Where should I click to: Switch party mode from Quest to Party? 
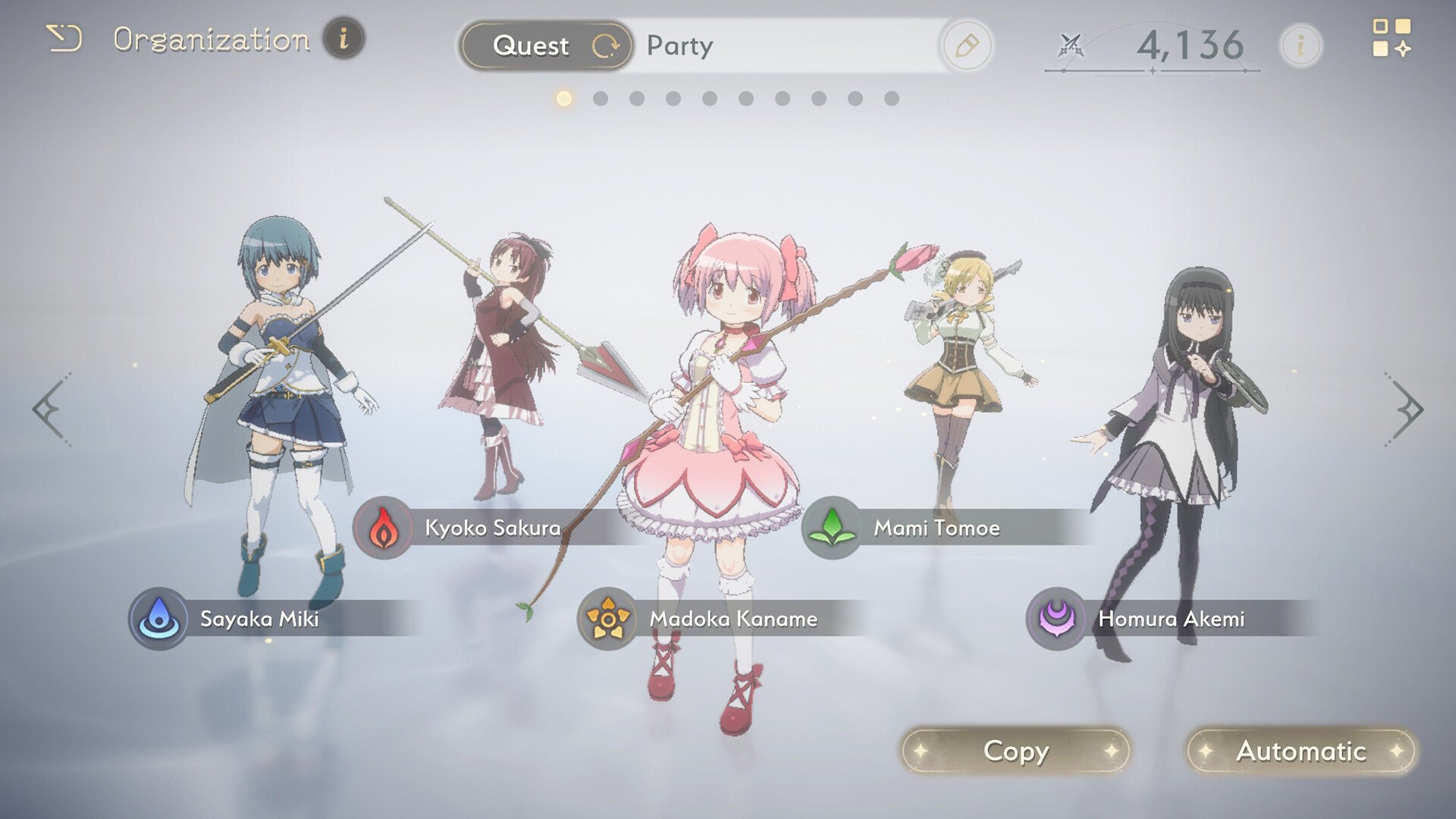point(680,46)
